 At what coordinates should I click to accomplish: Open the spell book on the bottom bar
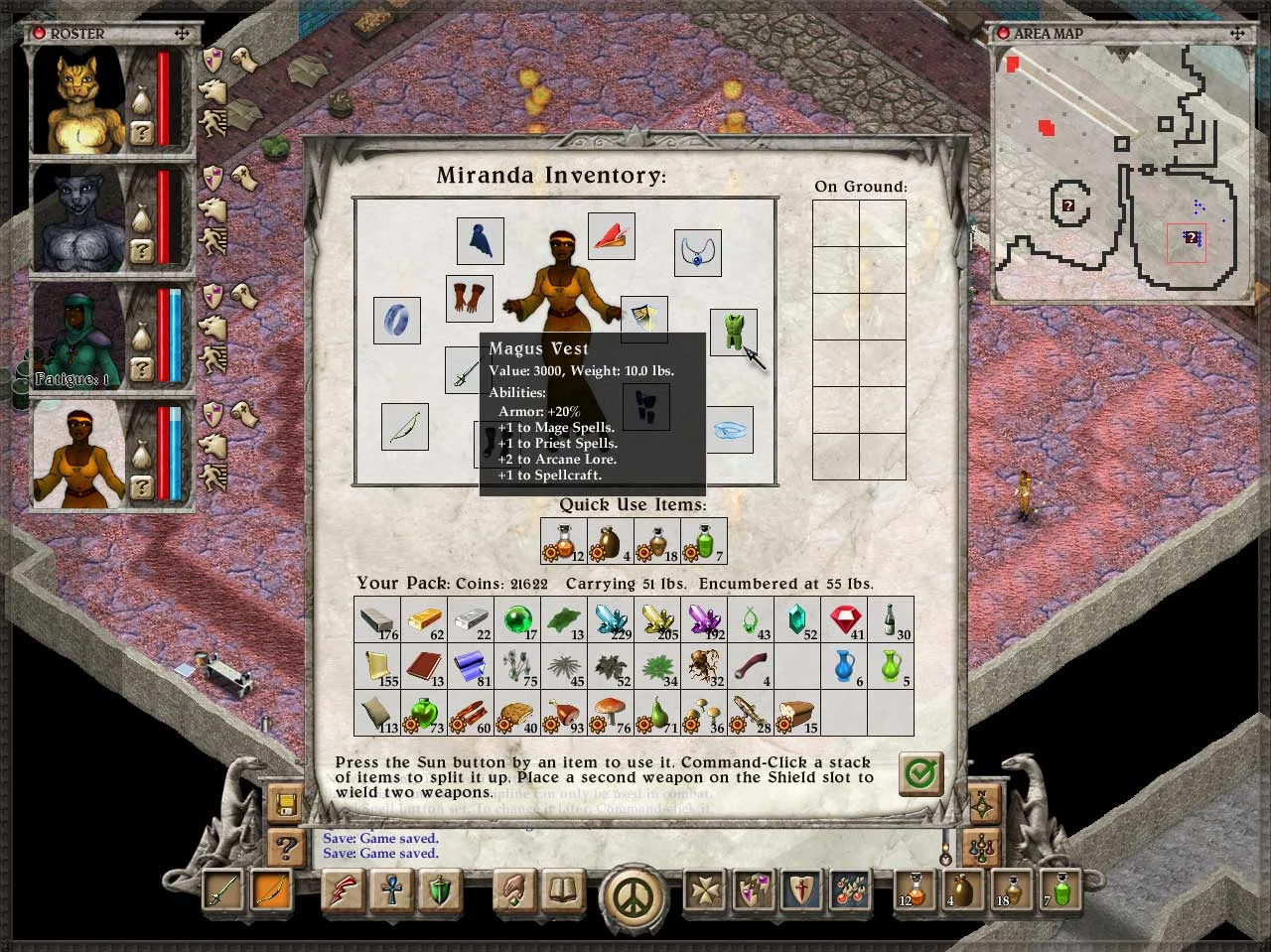564,889
